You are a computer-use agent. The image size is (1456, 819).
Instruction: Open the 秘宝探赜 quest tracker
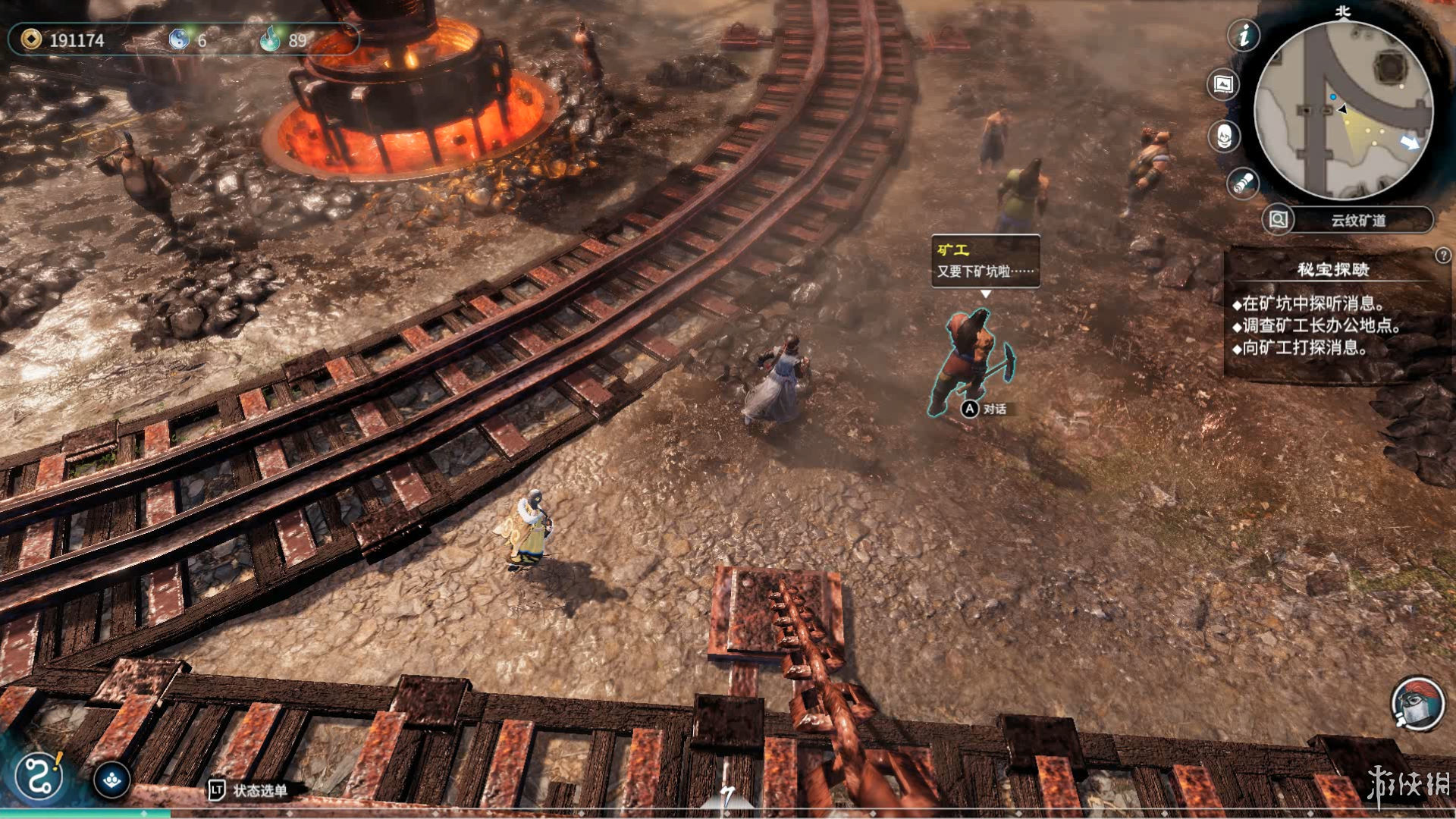tap(1332, 269)
